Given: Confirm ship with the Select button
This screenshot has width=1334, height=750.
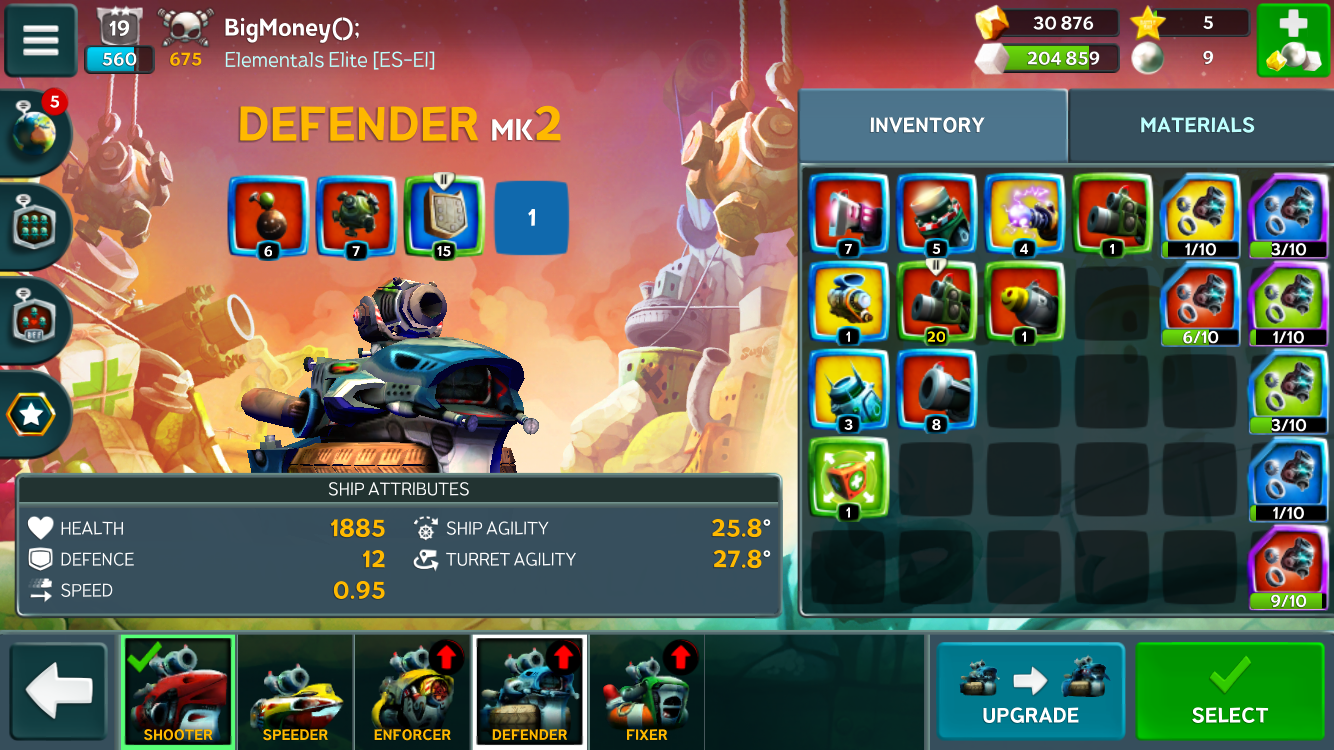Looking at the screenshot, I should point(1229,690).
